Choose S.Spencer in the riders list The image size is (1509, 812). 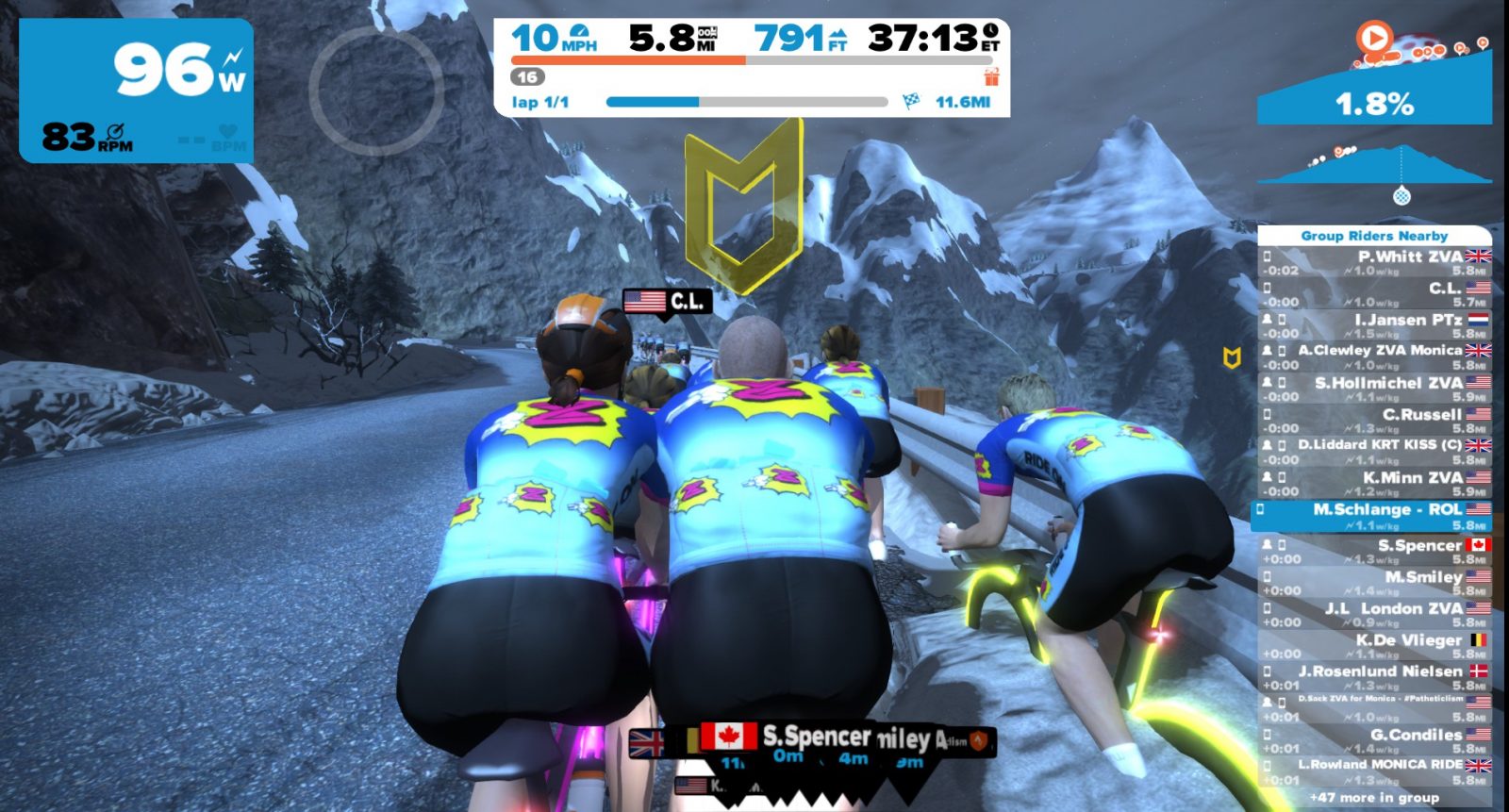(x=1374, y=551)
